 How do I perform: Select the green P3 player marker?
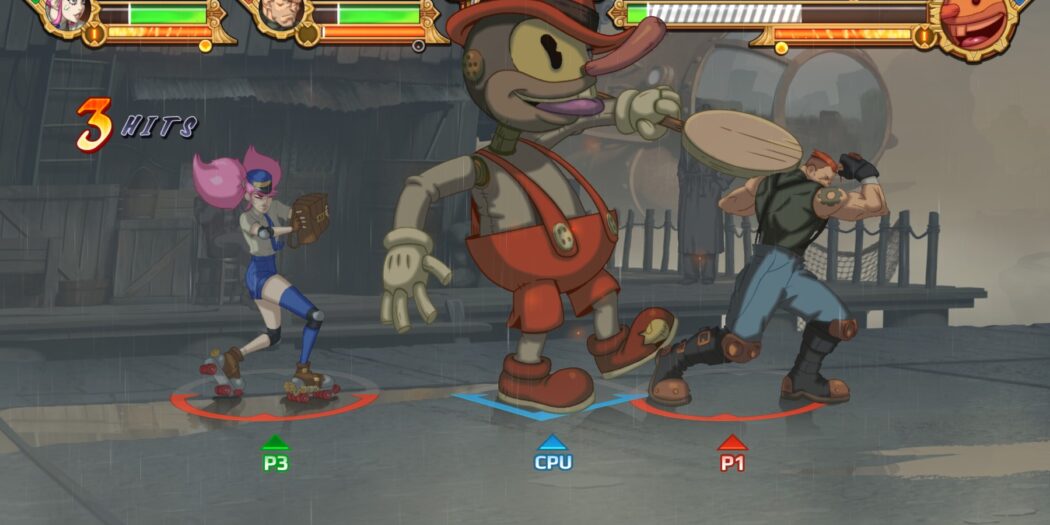pos(275,455)
